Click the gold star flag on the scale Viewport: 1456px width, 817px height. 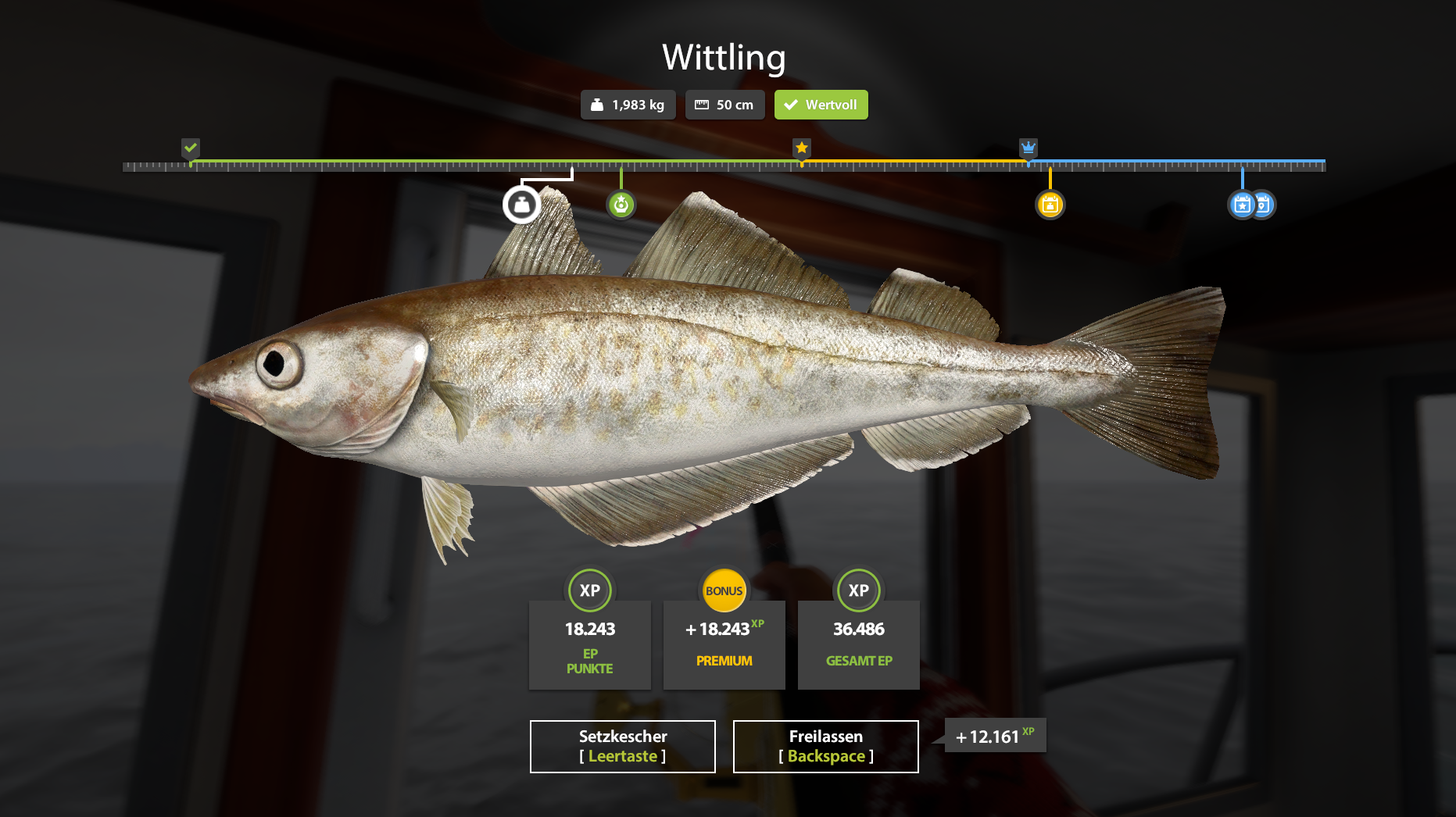[801, 148]
